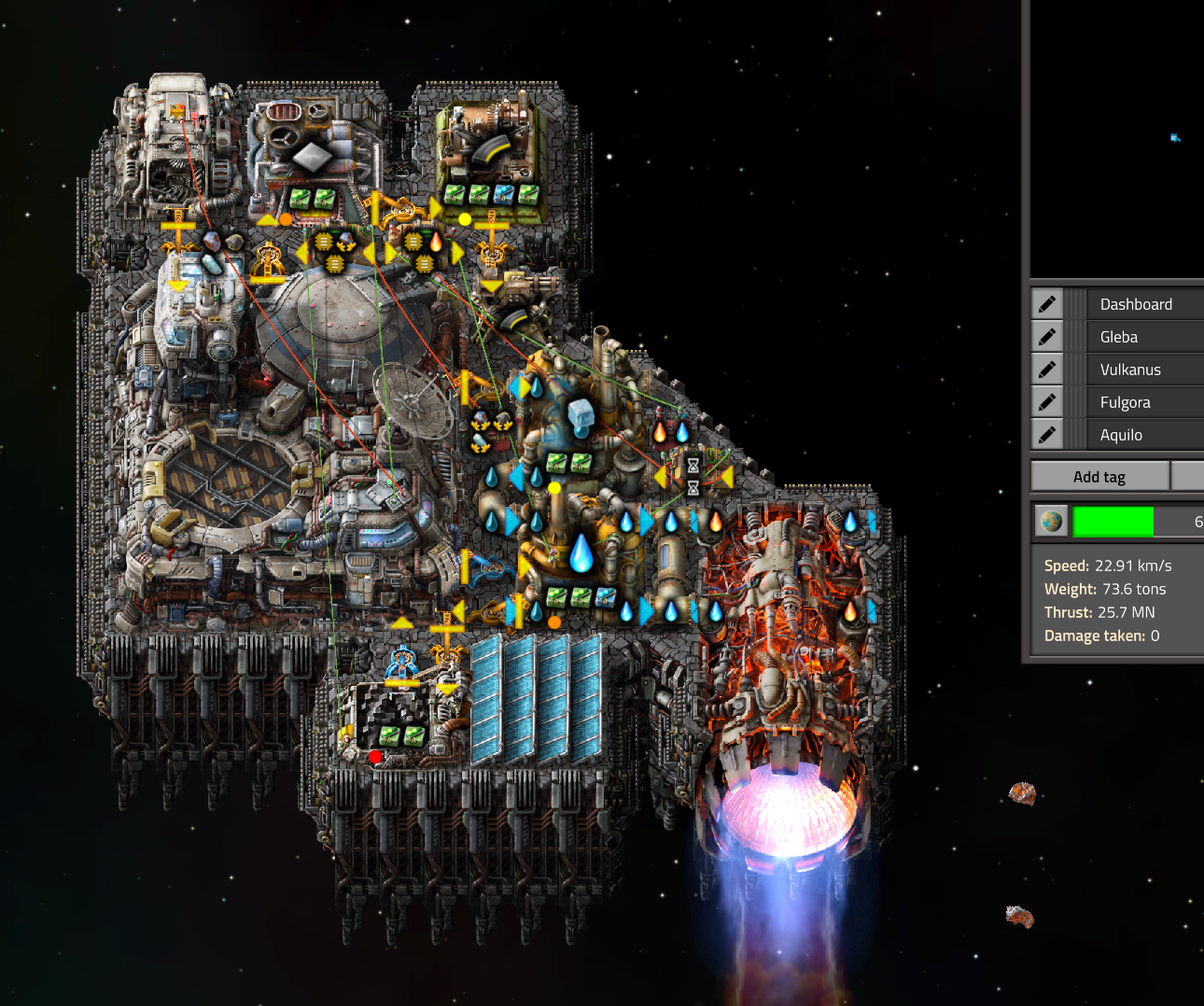Edit the Dashboard tag with its pencil button

pyautogui.click(x=1047, y=304)
